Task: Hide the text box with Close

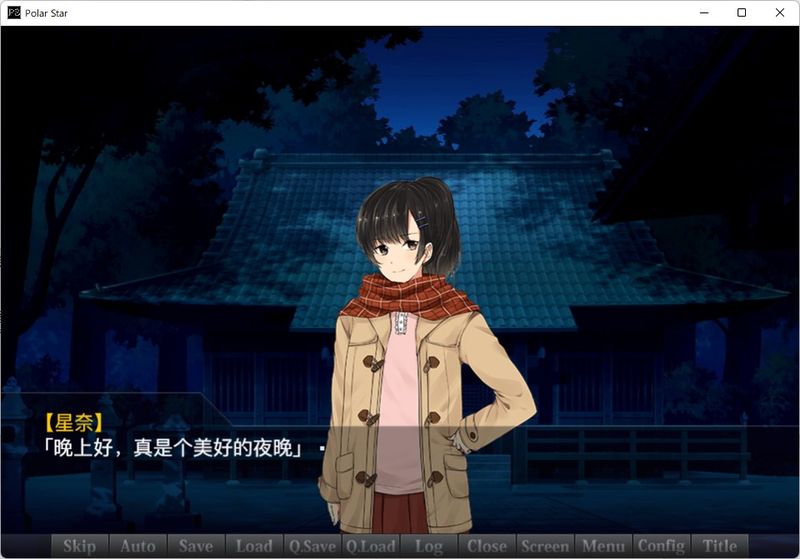Action: pos(487,546)
